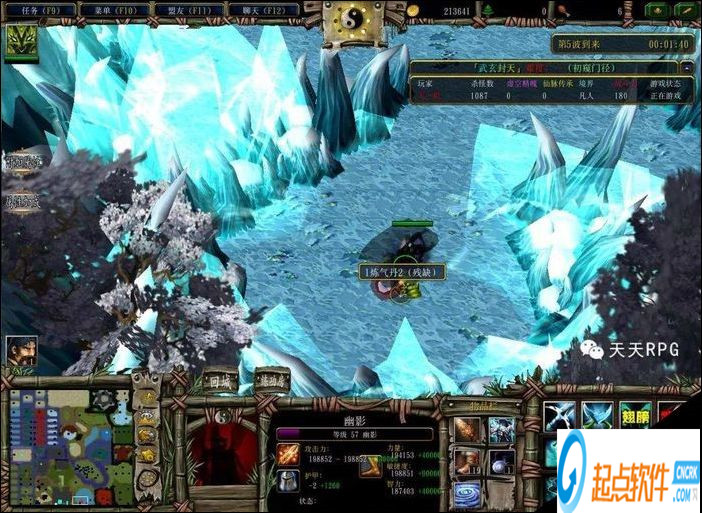
Task: Click the sword attack damage icon
Action: tap(288, 455)
